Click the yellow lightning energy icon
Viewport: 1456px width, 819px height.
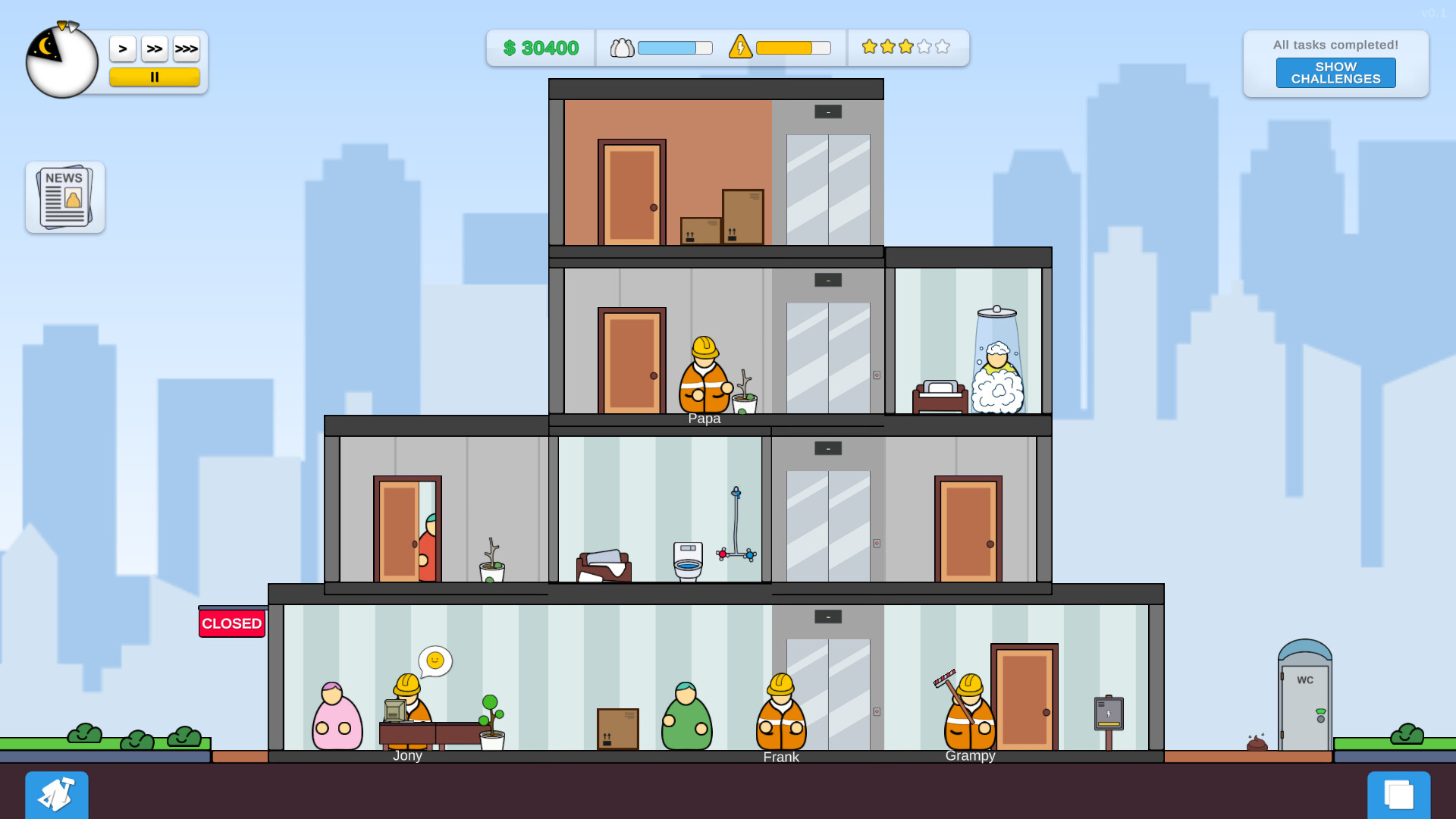coord(741,47)
